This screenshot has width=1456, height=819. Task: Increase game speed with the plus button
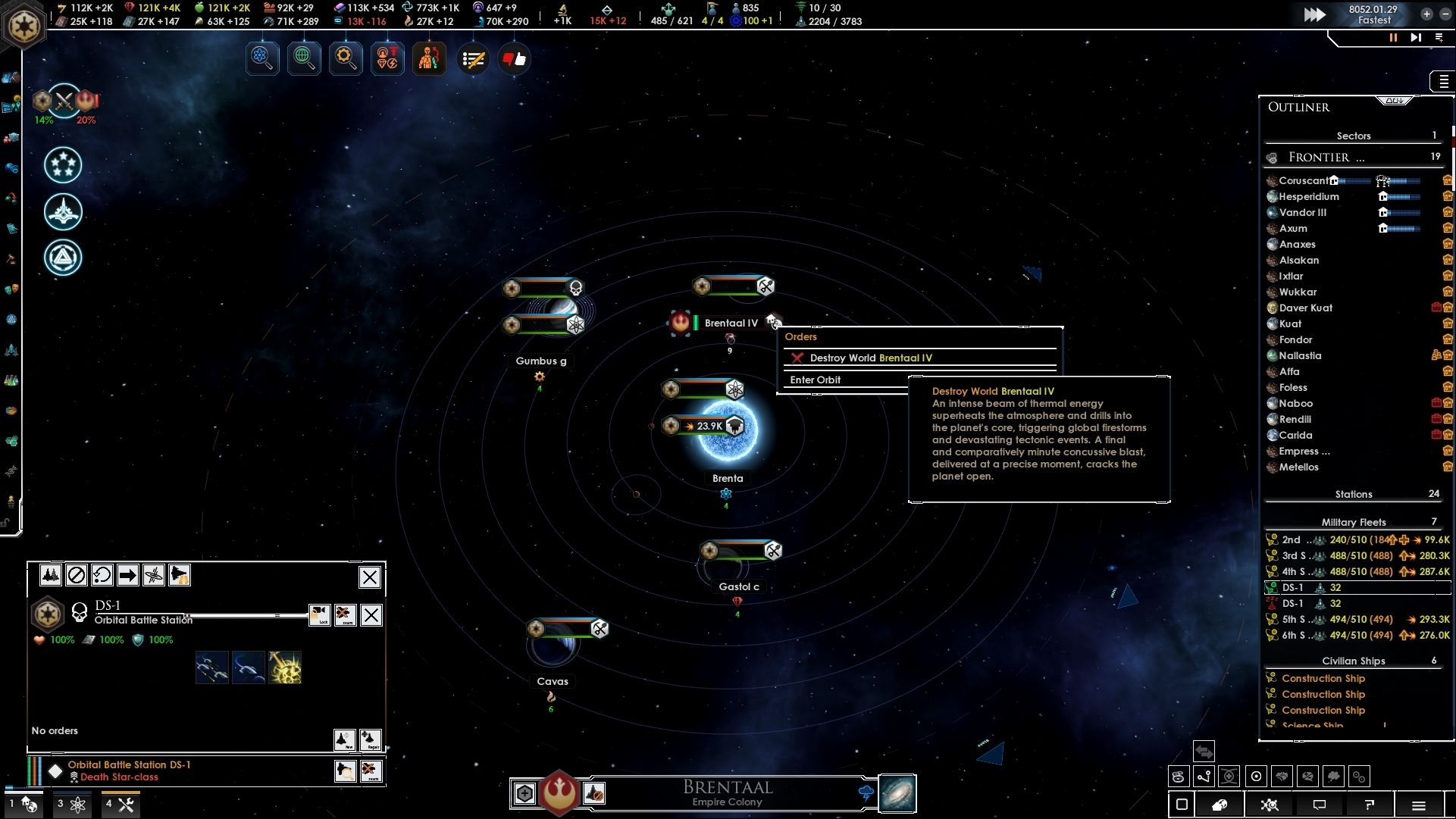tap(1426, 14)
